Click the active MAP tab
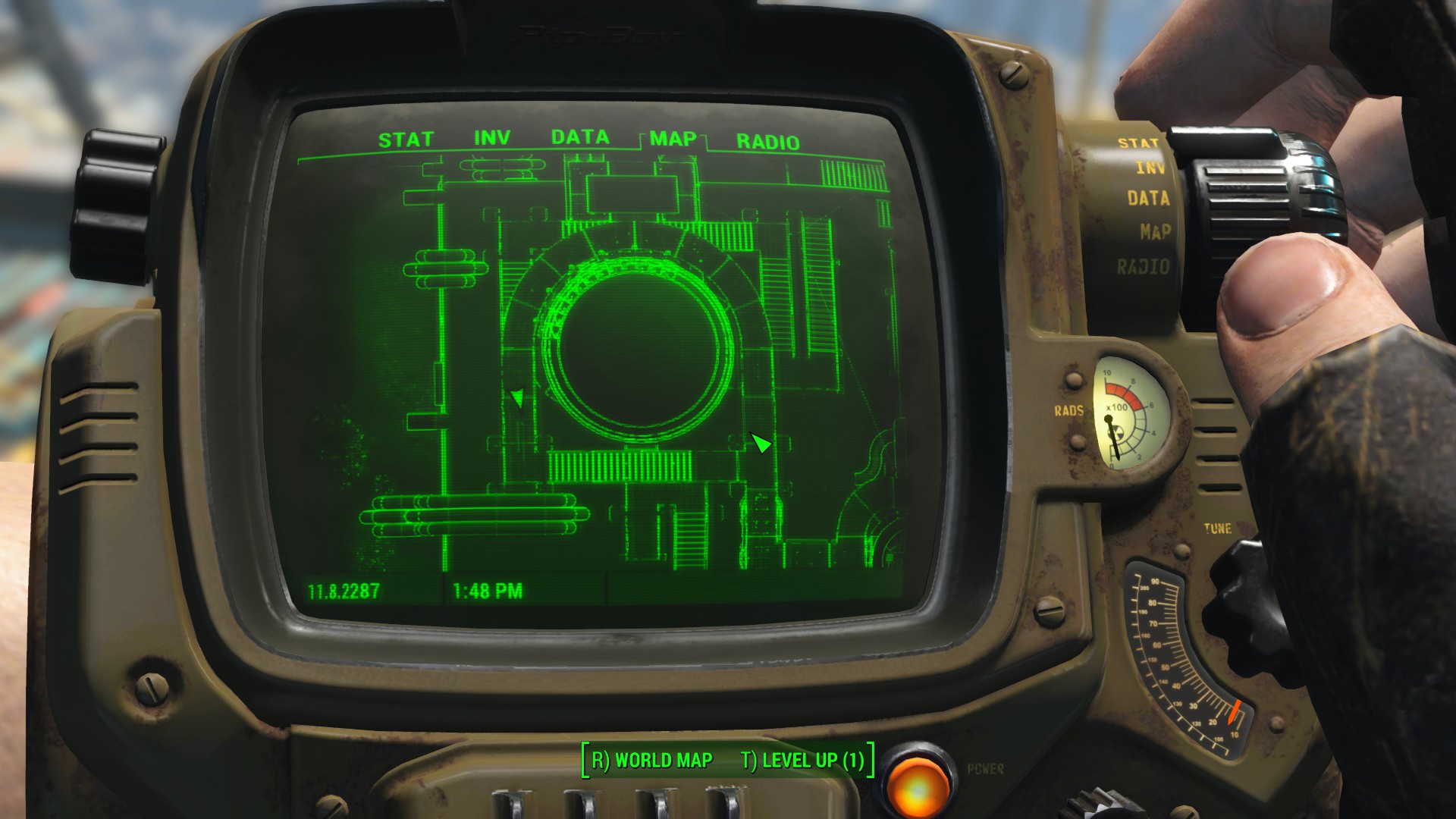Viewport: 1456px width, 819px height. click(673, 139)
